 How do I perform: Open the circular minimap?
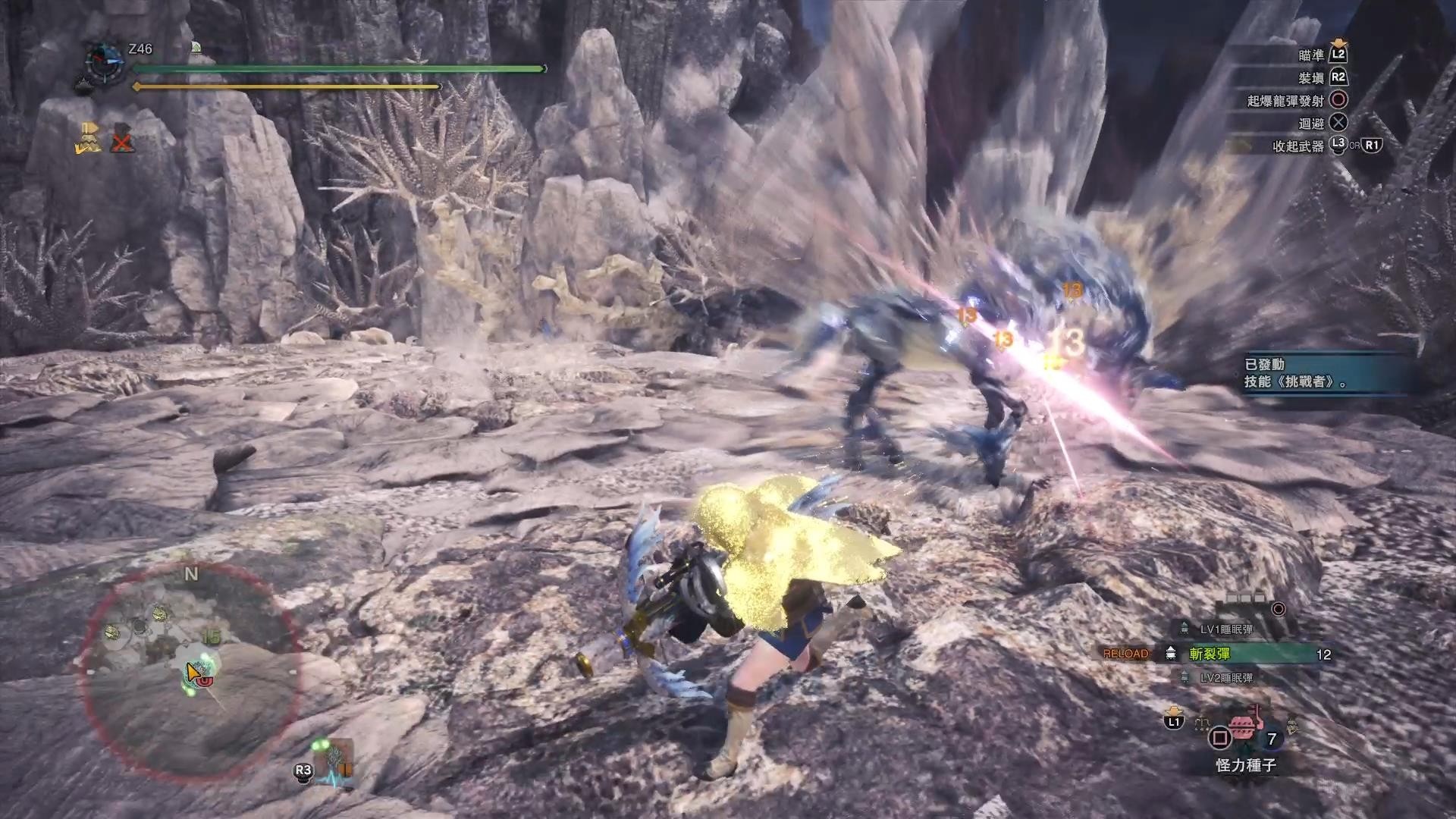click(x=190, y=671)
